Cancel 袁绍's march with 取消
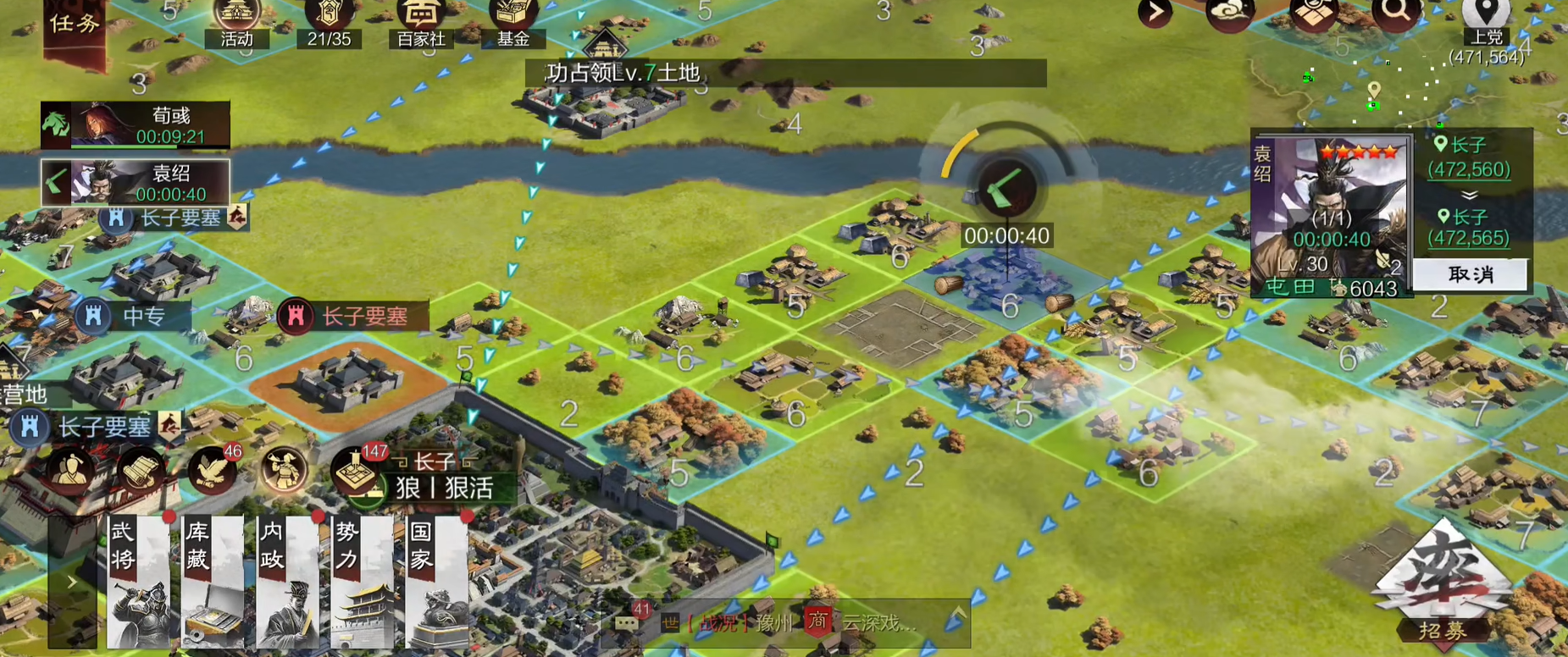The image size is (1568, 657). pos(1471,274)
